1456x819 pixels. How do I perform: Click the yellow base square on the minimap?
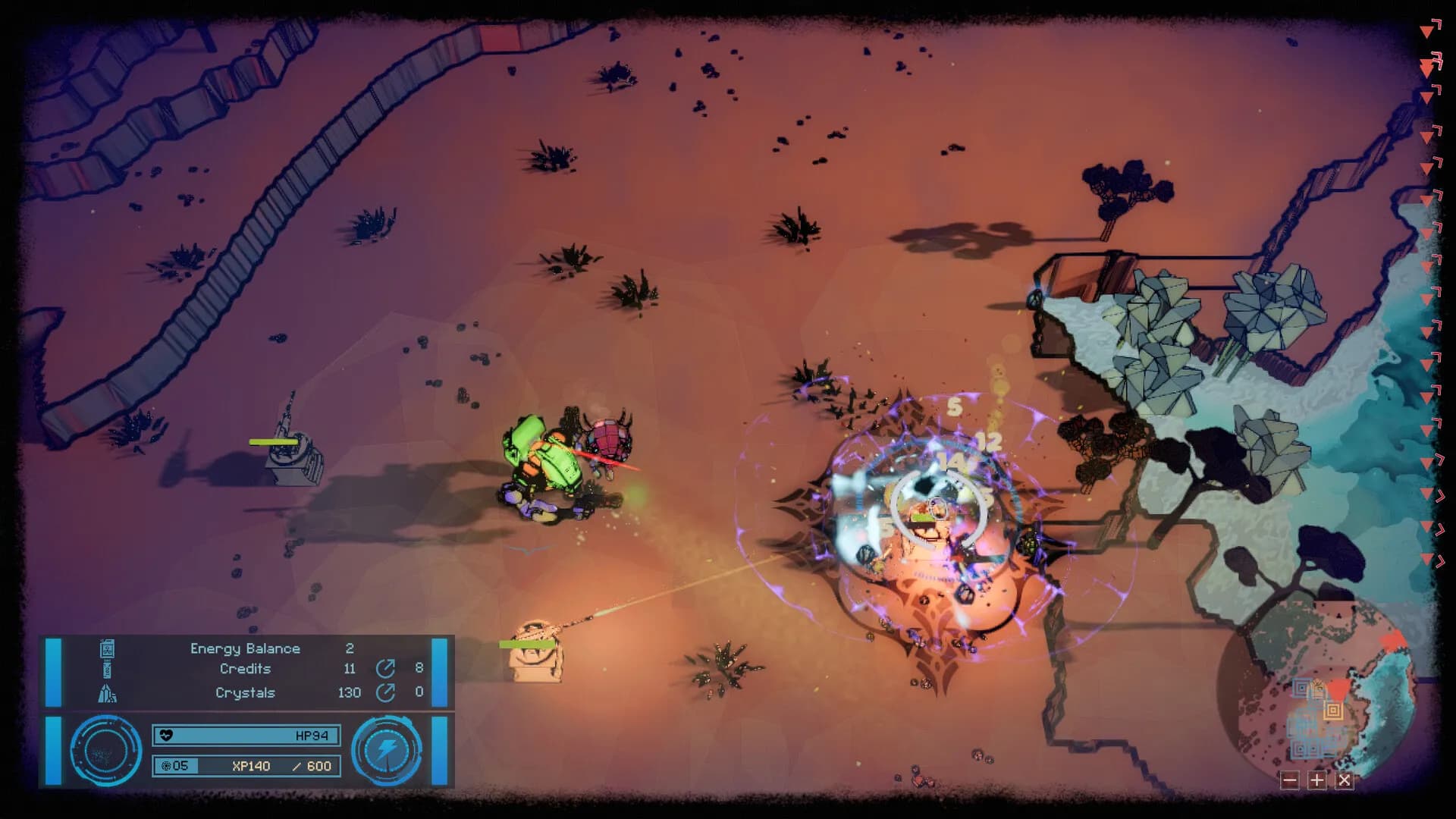click(x=1333, y=711)
